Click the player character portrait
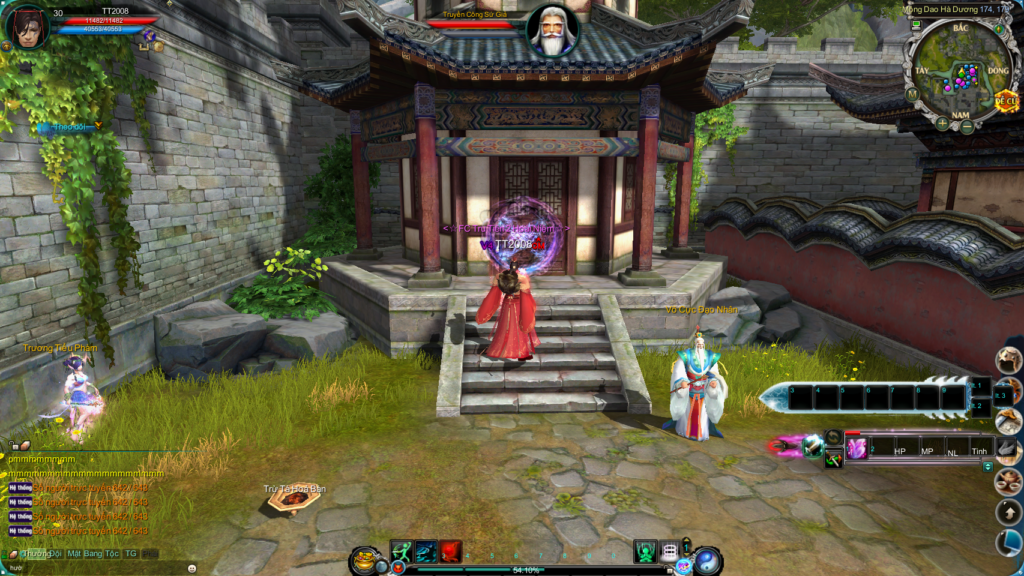Viewport: 1024px width, 576px height. [27, 25]
